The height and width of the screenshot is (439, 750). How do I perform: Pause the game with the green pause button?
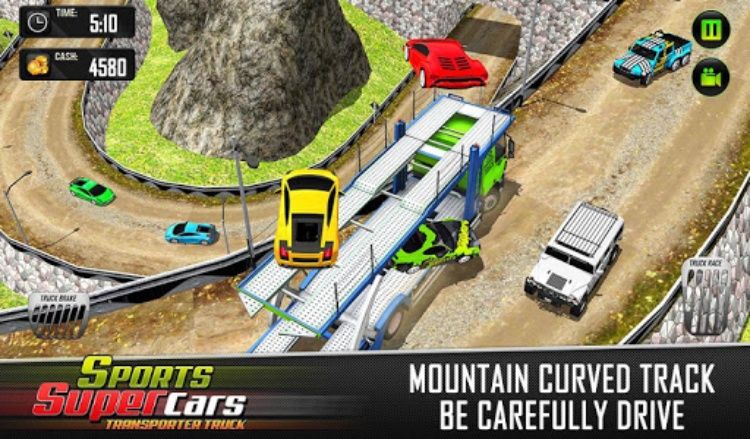tap(711, 29)
